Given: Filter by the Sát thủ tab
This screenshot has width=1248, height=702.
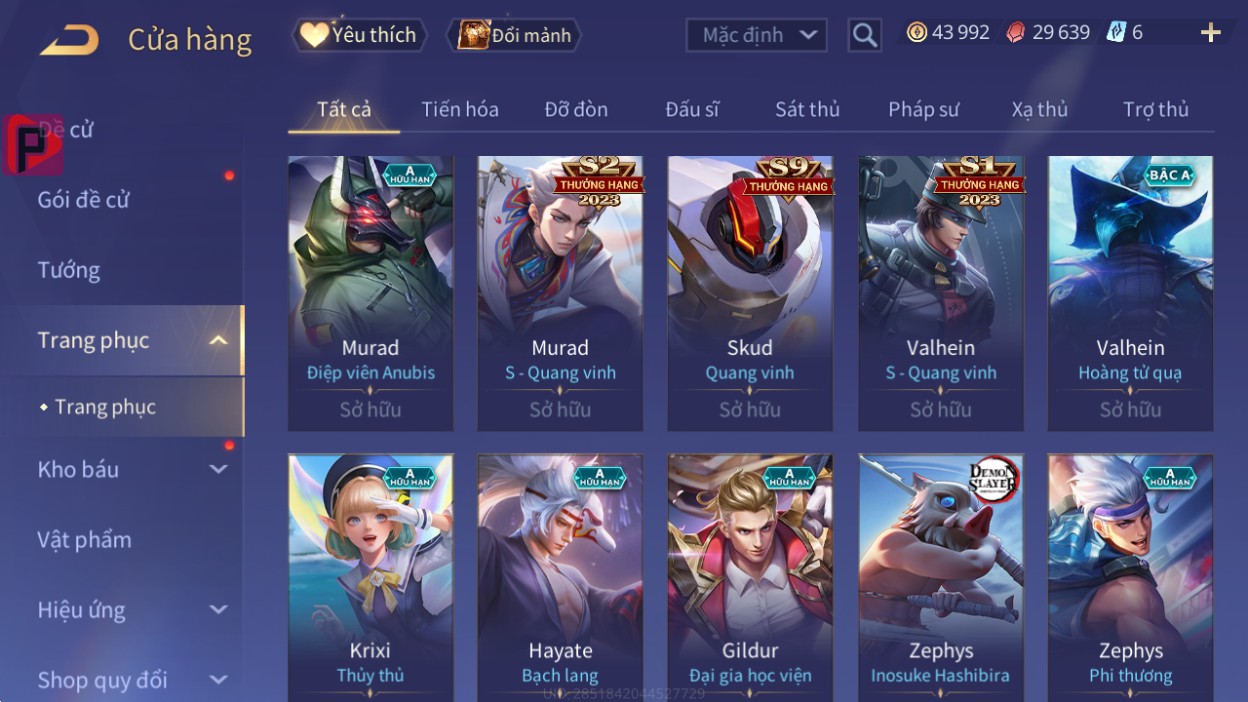Looking at the screenshot, I should (807, 109).
